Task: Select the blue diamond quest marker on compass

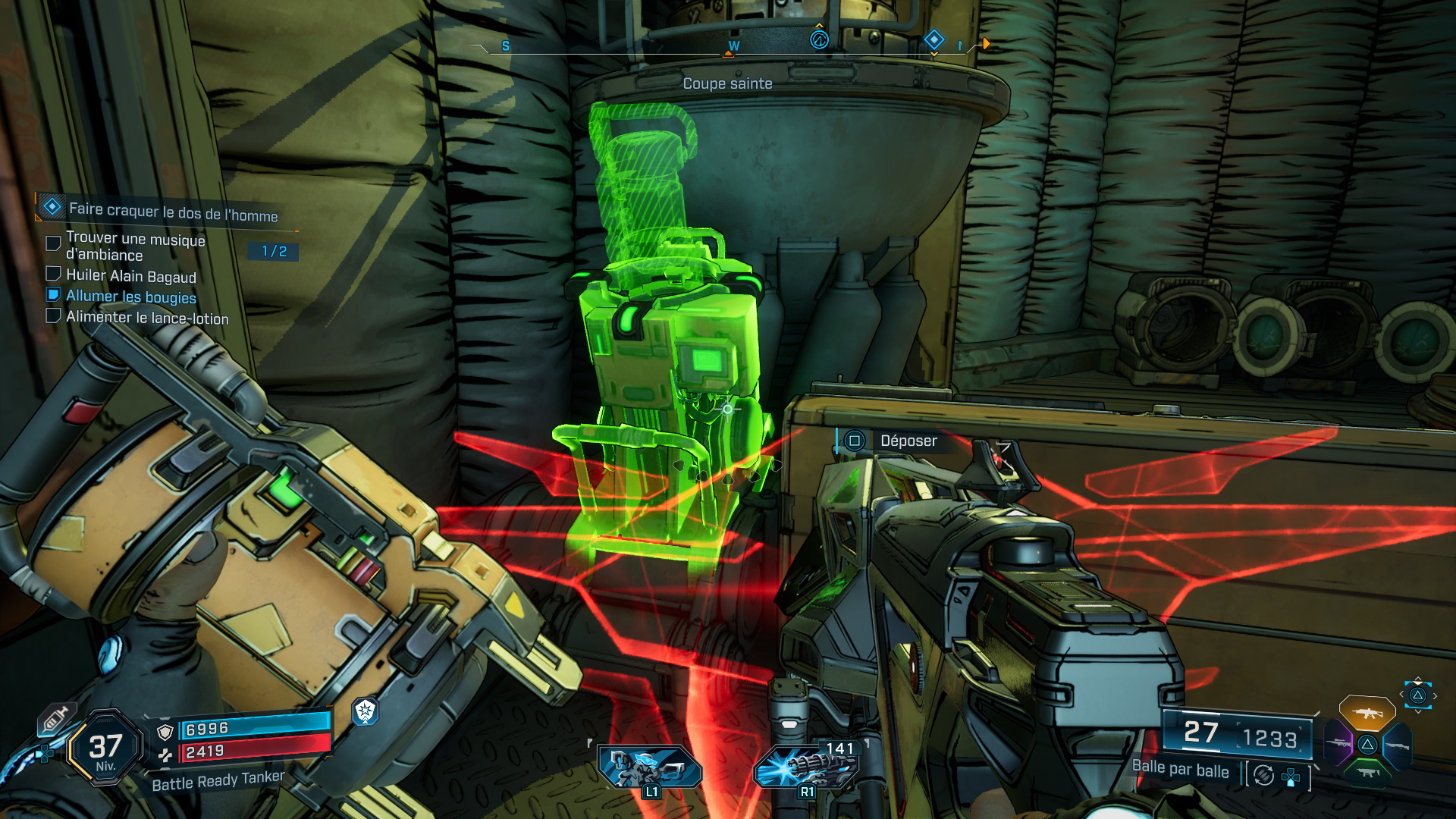Action: [x=934, y=39]
